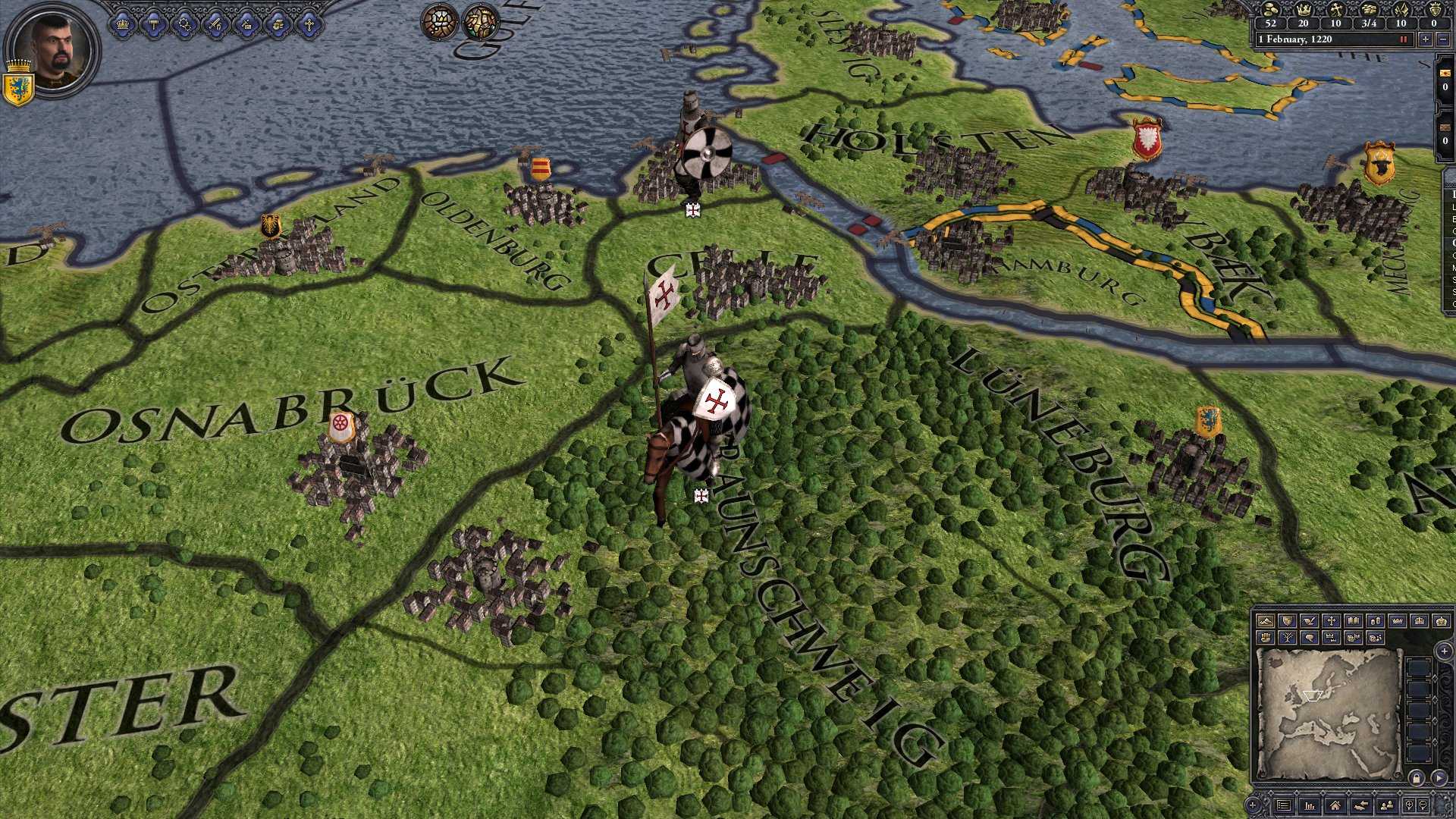Screen dimensions: 1456x819
Task: Lock the minimap with the padlock button
Action: point(1417,779)
